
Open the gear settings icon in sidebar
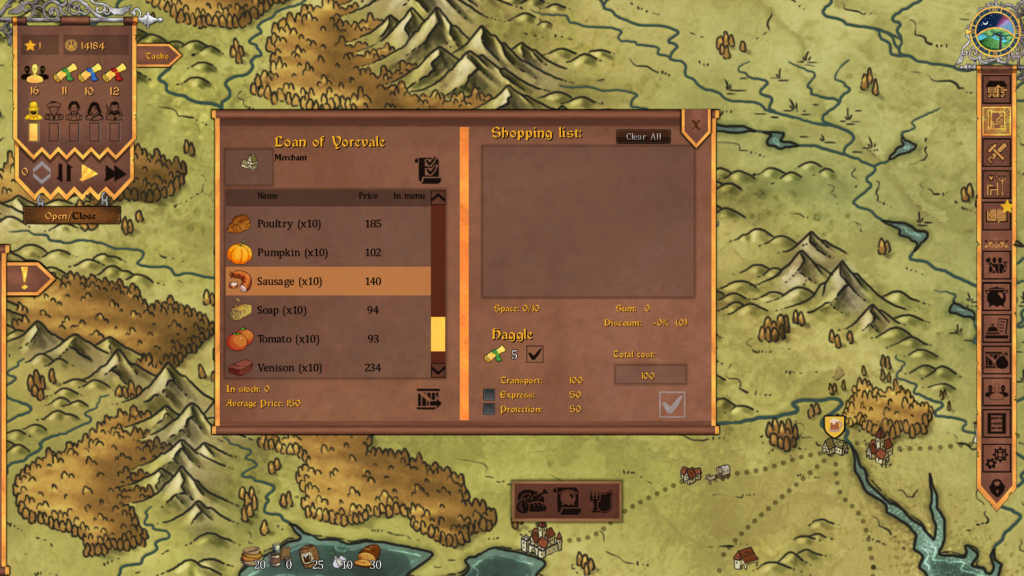tap(996, 456)
